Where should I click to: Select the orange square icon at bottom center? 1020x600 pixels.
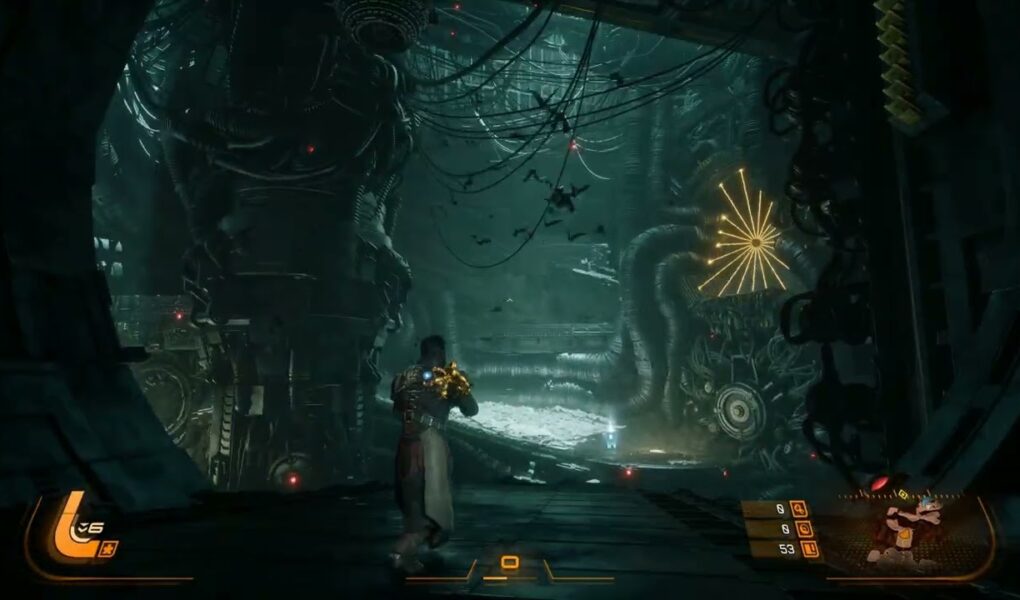click(x=509, y=562)
